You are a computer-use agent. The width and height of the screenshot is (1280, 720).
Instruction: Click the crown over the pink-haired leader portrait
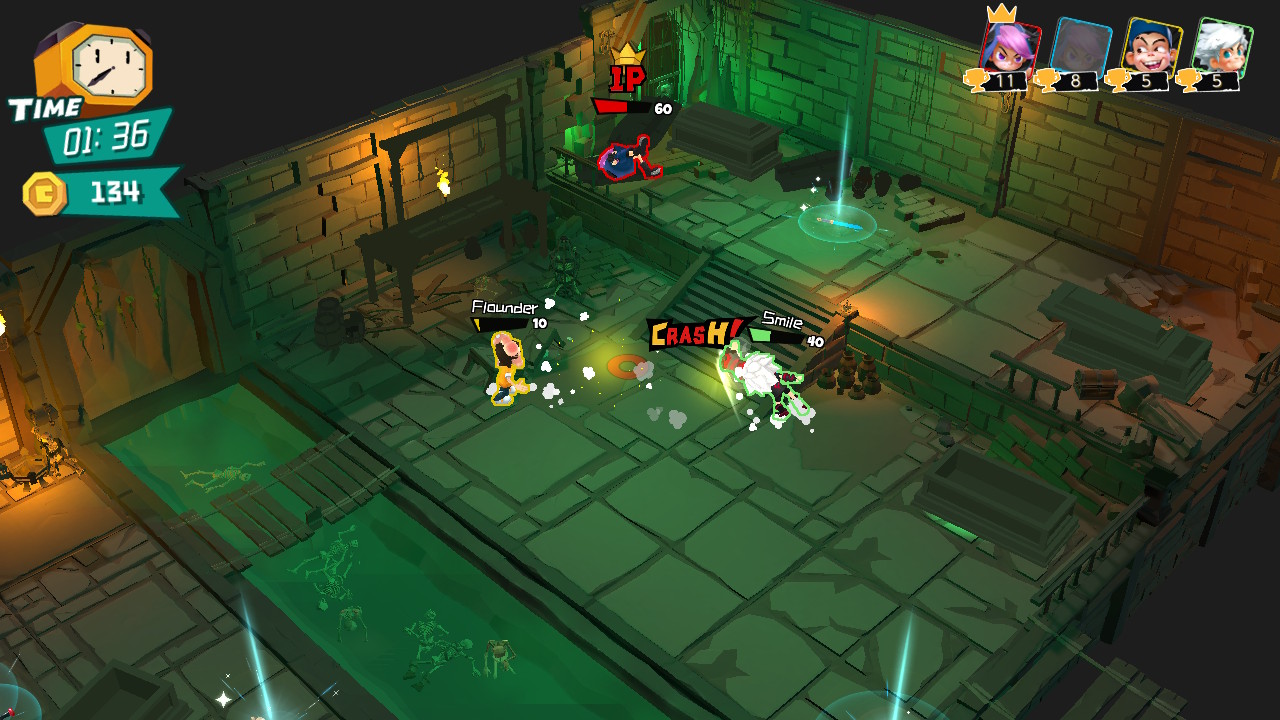(1003, 16)
